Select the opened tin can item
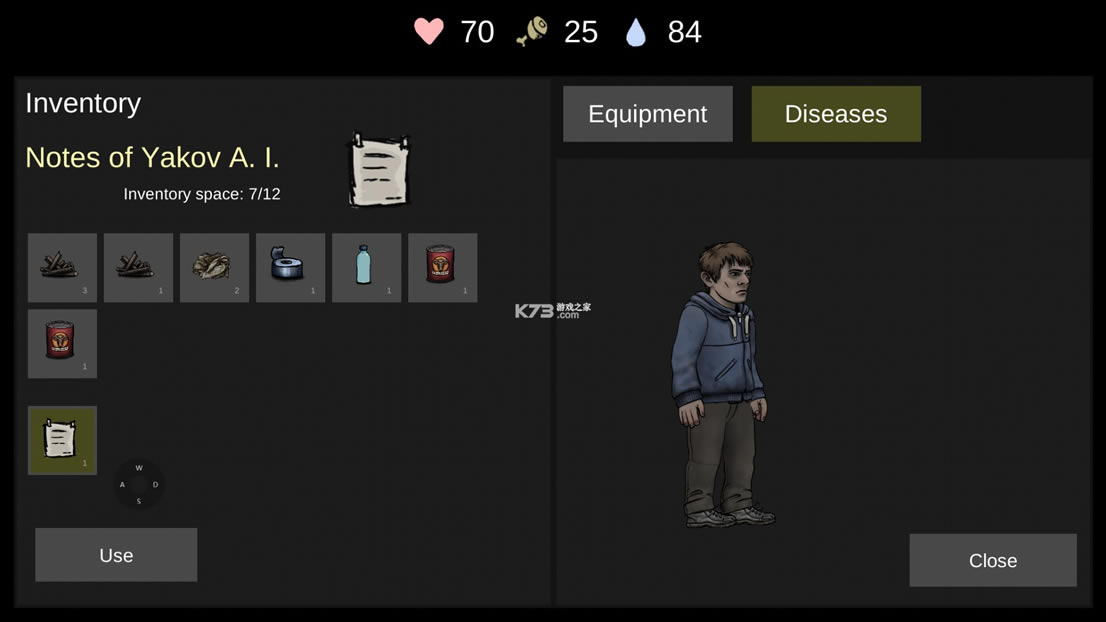This screenshot has width=1106, height=622. point(290,267)
